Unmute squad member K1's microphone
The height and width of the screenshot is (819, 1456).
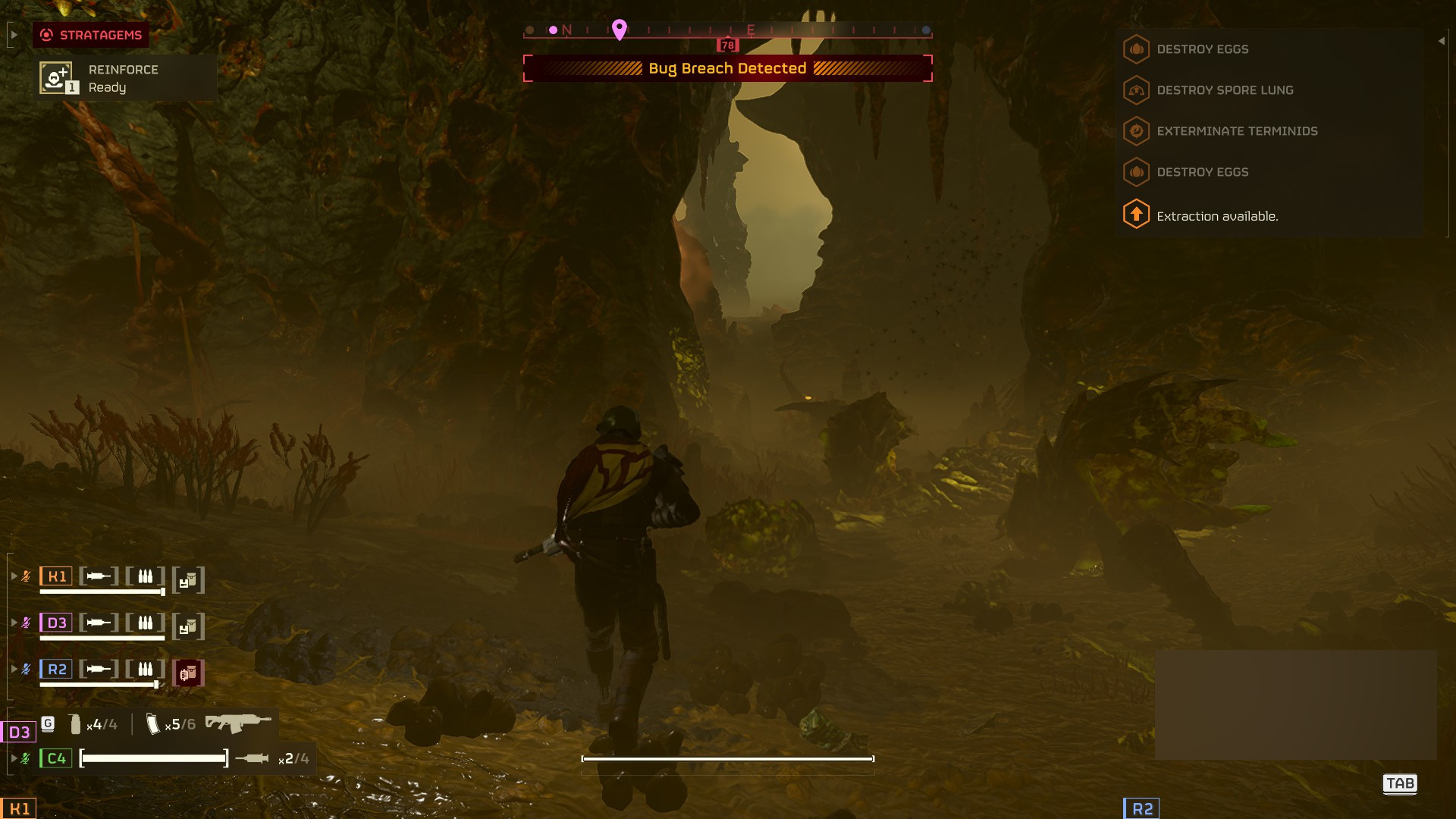[26, 576]
